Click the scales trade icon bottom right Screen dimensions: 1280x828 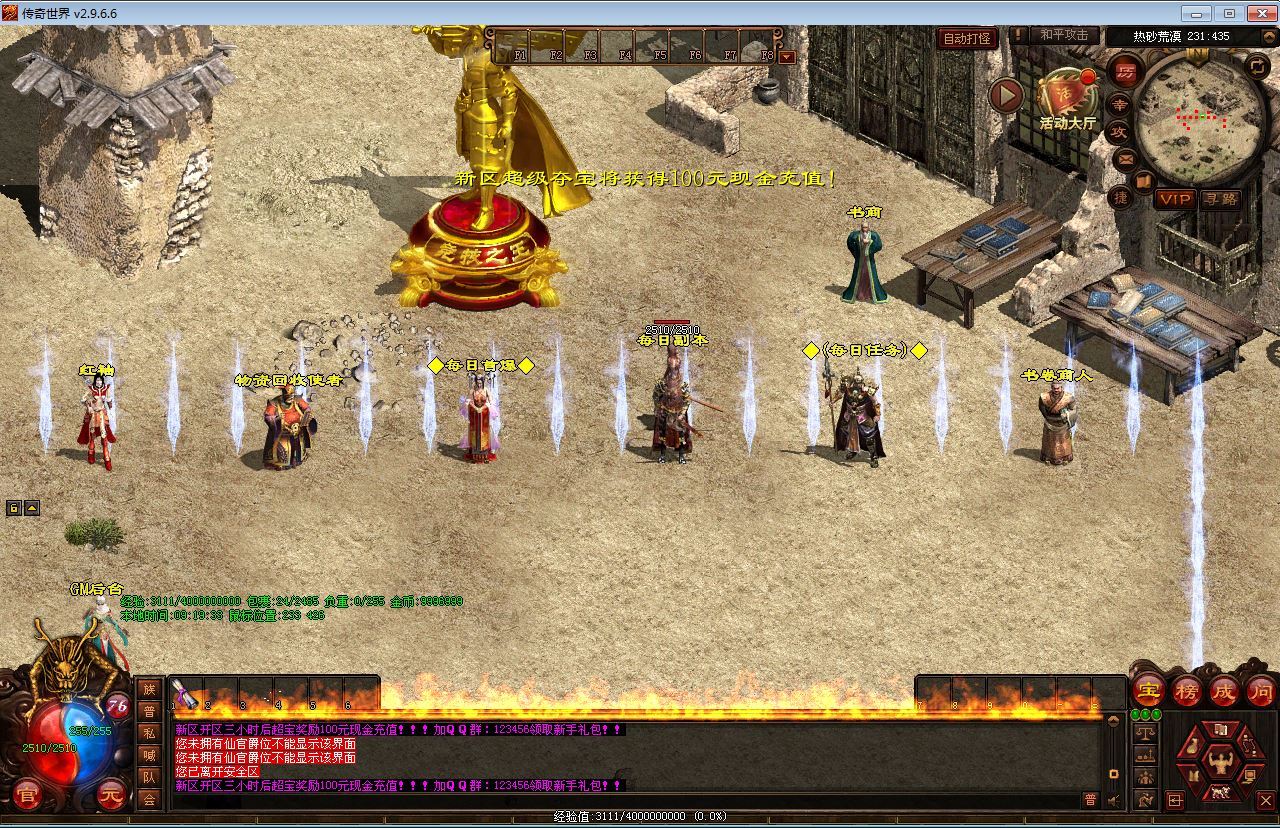pos(1144,731)
